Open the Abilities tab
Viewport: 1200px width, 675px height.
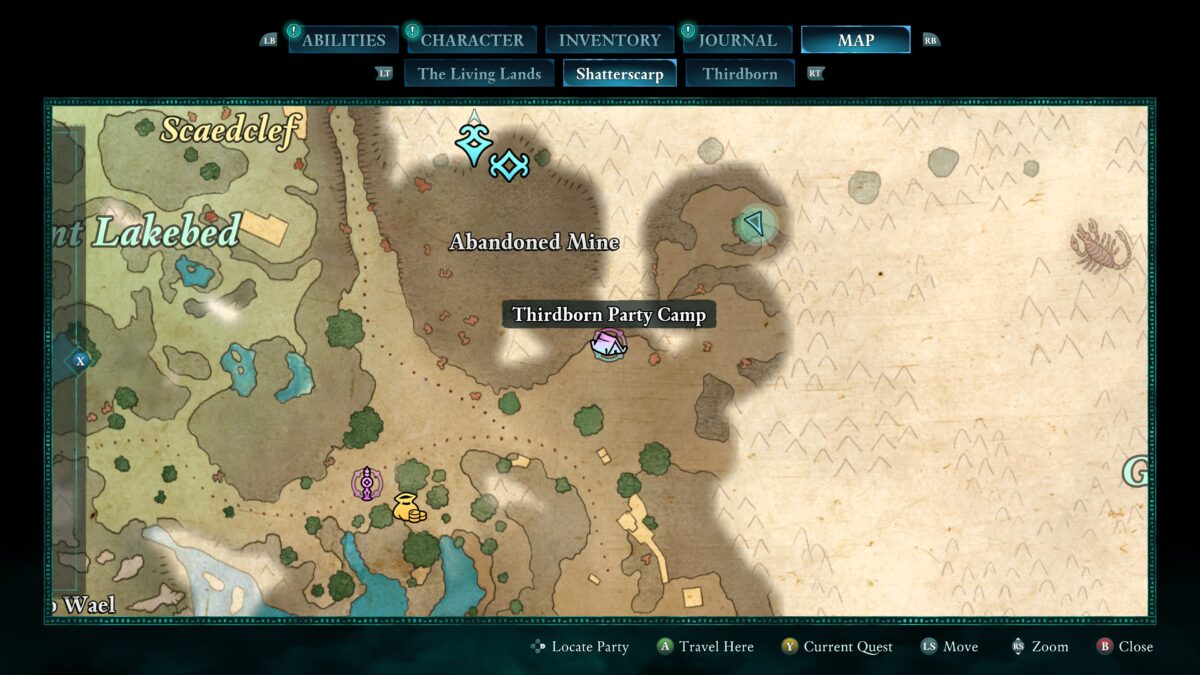(x=343, y=40)
